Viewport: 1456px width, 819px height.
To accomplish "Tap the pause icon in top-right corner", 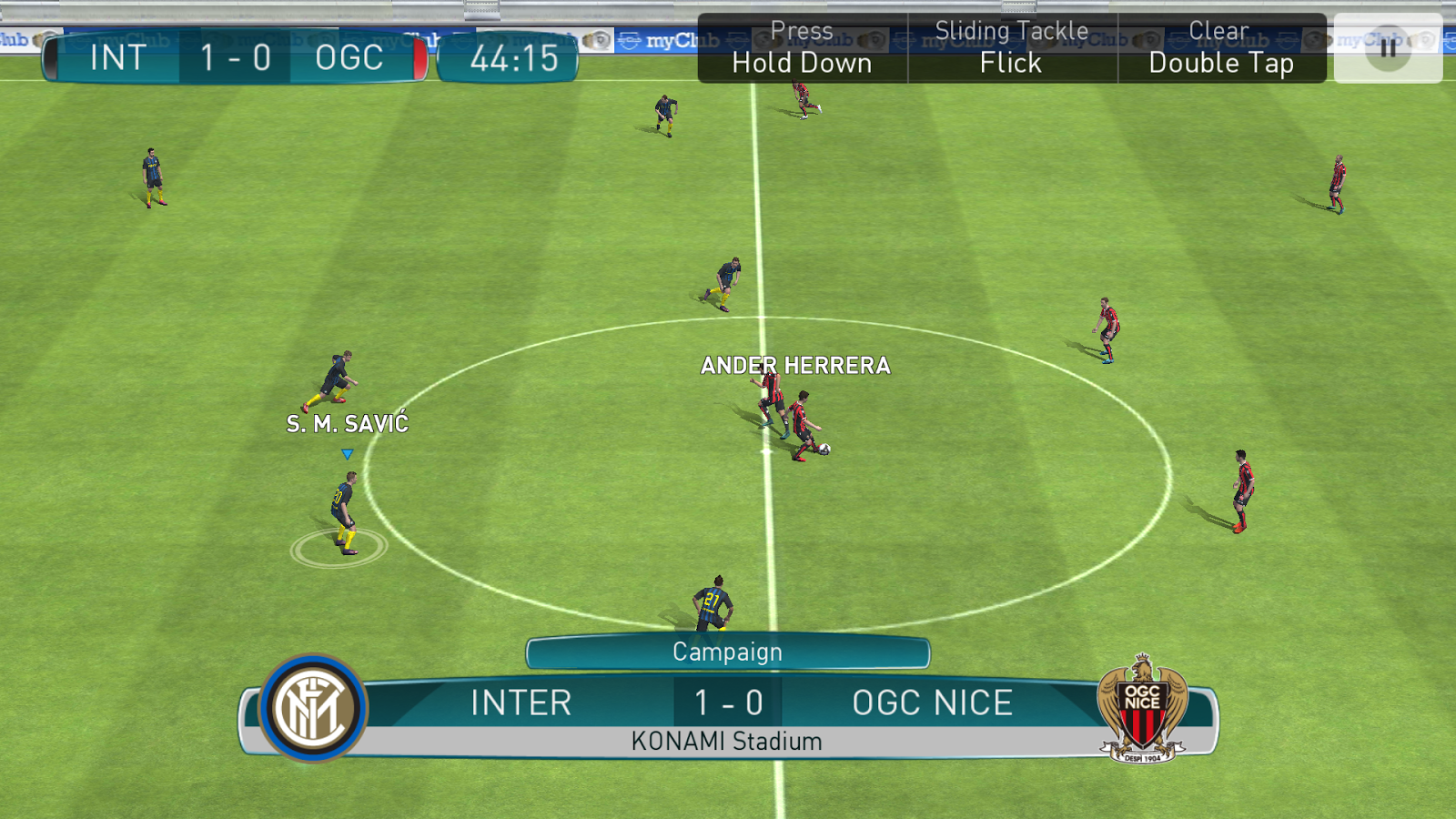I will point(1387,50).
